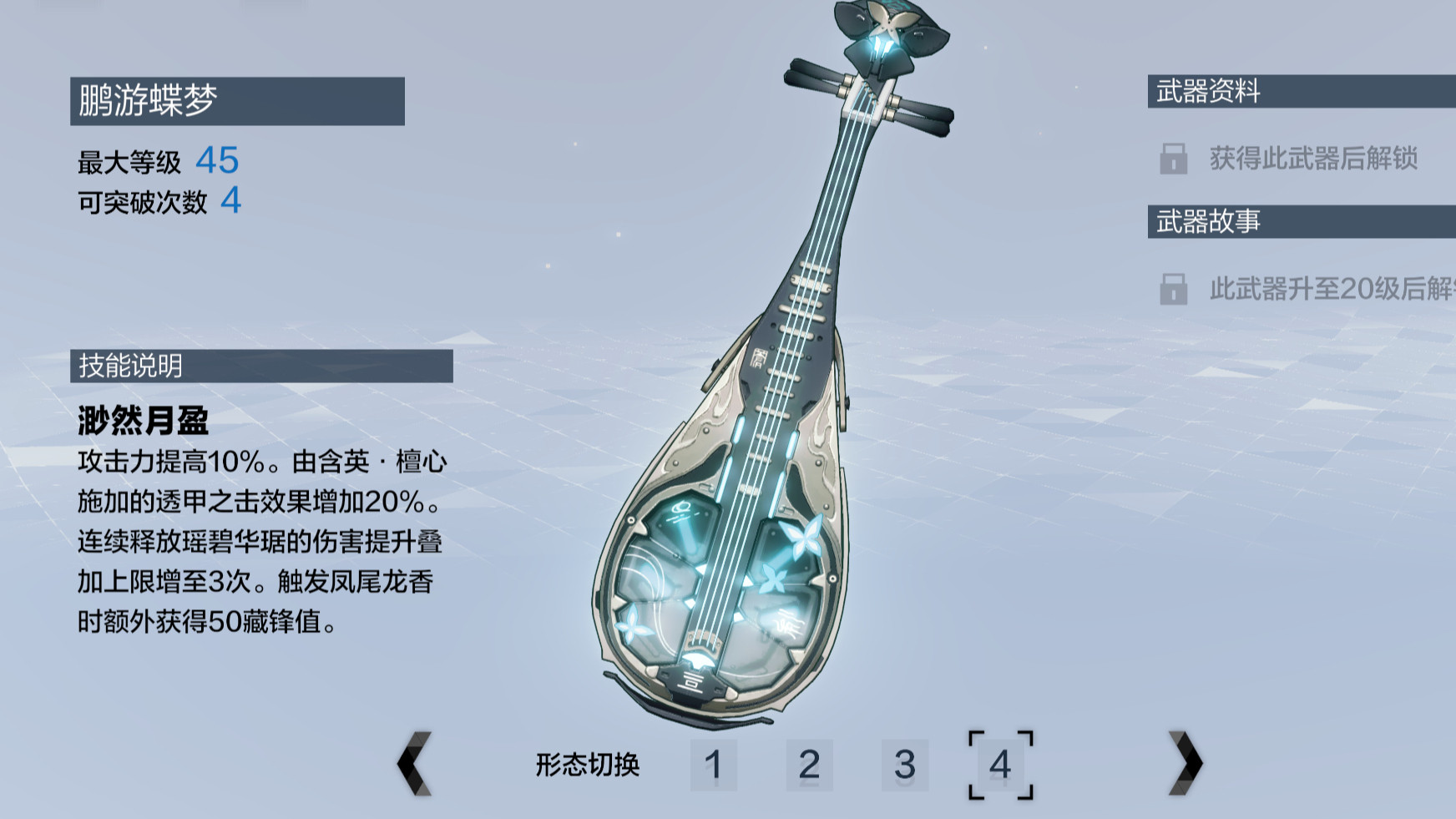Select the highlighted form 4

[x=1000, y=764]
